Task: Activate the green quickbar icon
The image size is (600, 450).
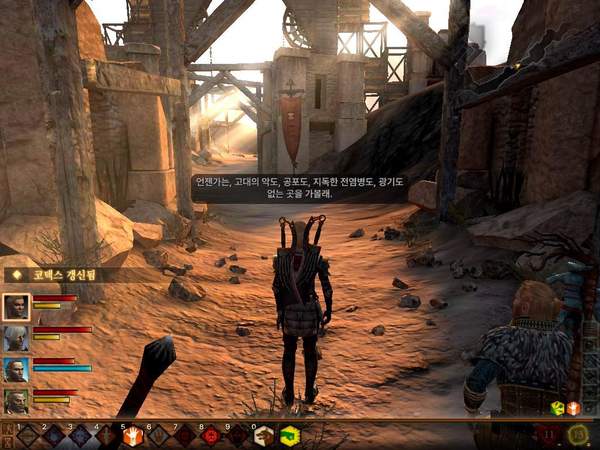Action: pos(289,435)
